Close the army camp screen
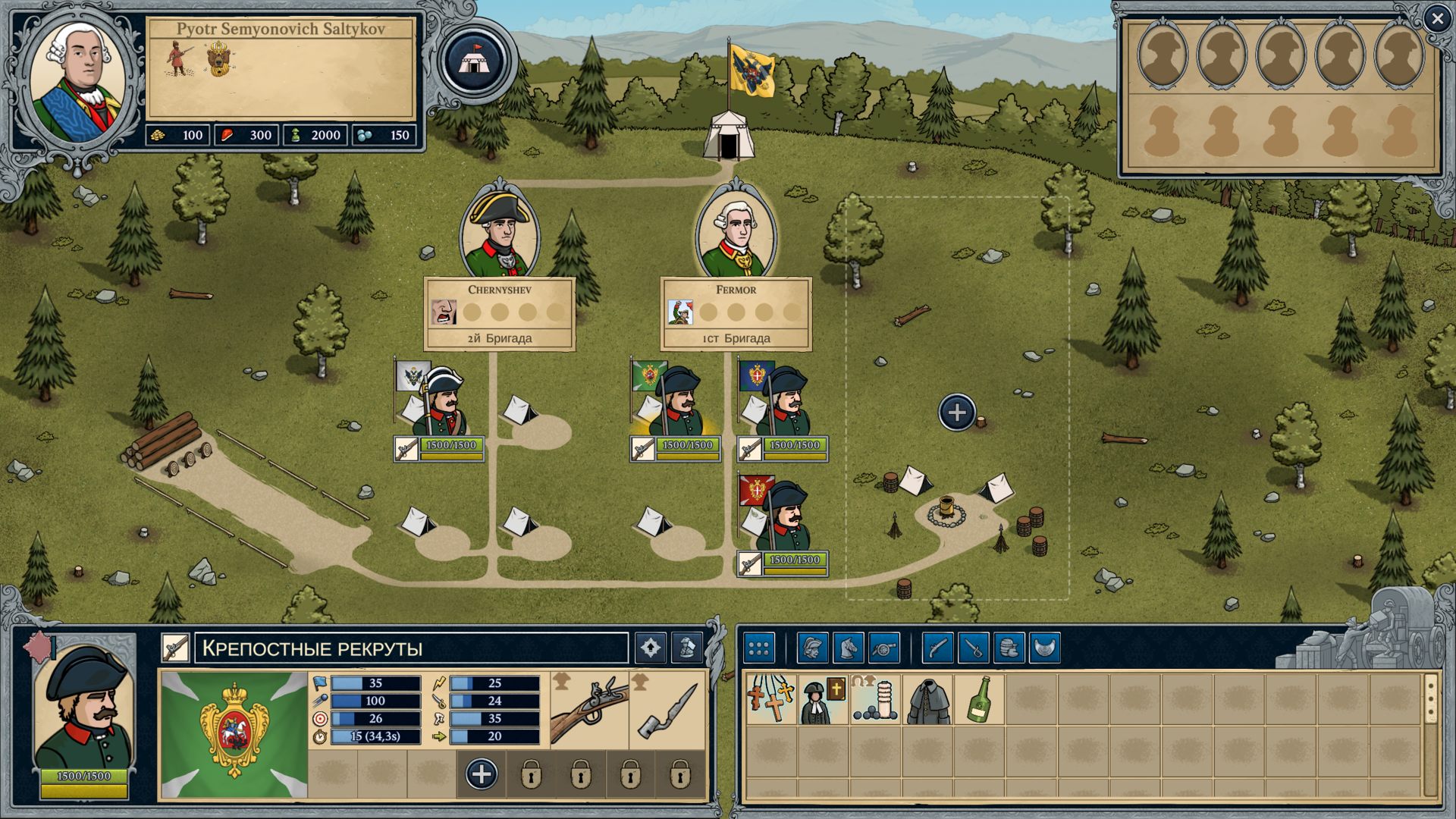1456x819 pixels. coord(1437,19)
